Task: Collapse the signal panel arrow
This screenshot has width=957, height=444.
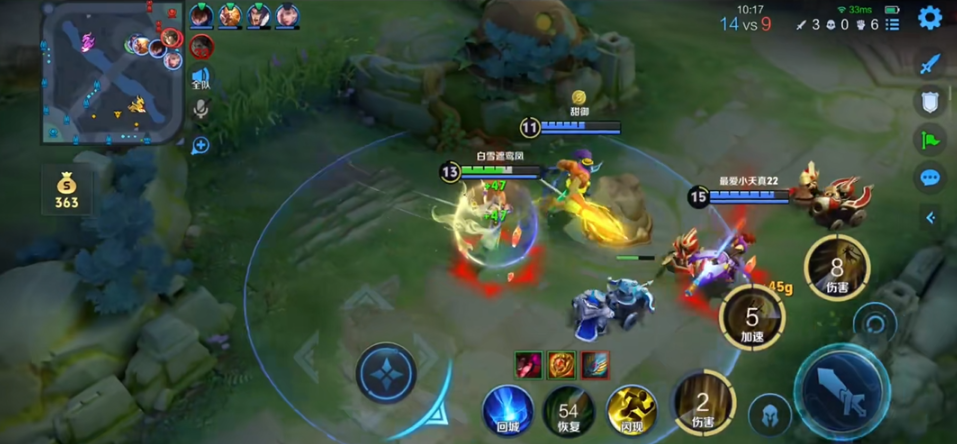Action: click(931, 218)
